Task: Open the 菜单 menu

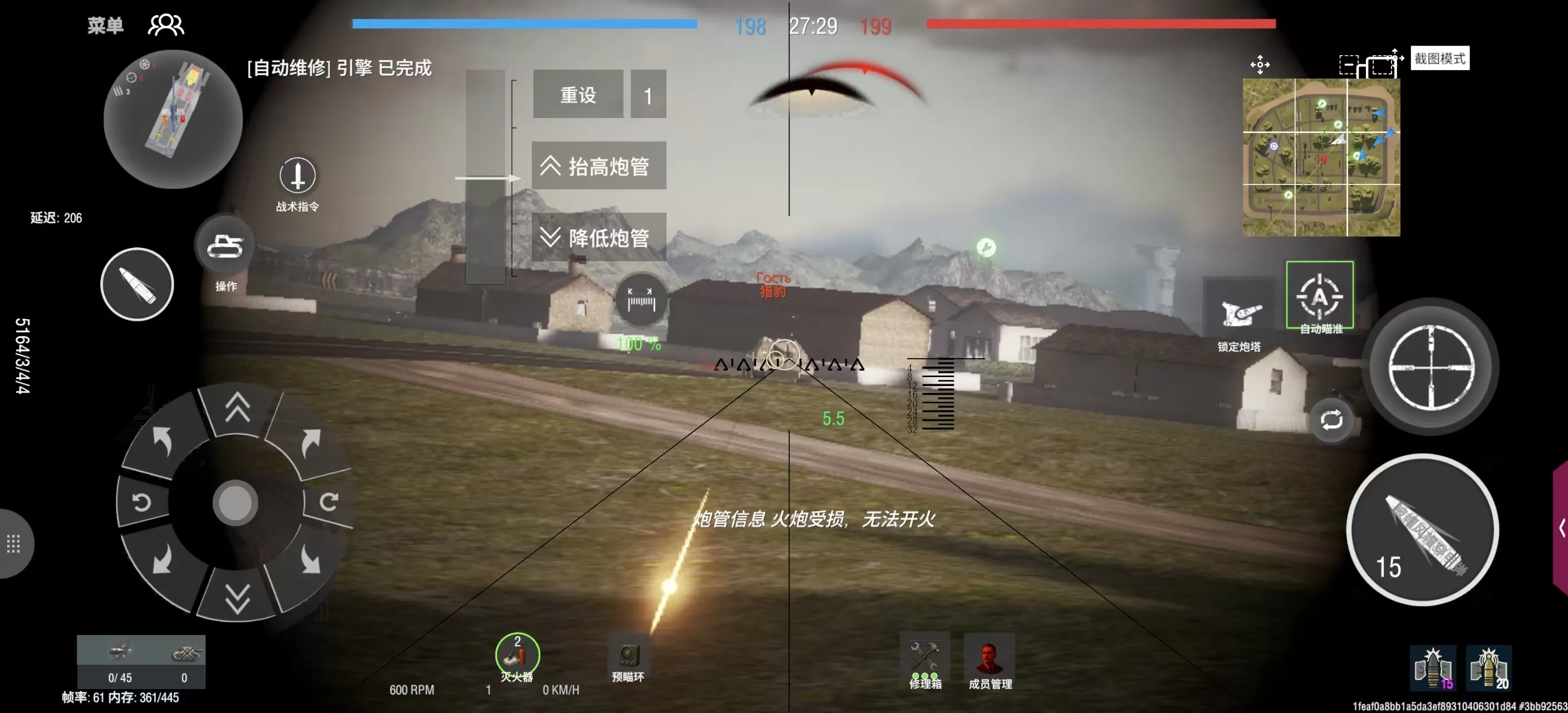Action: coord(105,25)
